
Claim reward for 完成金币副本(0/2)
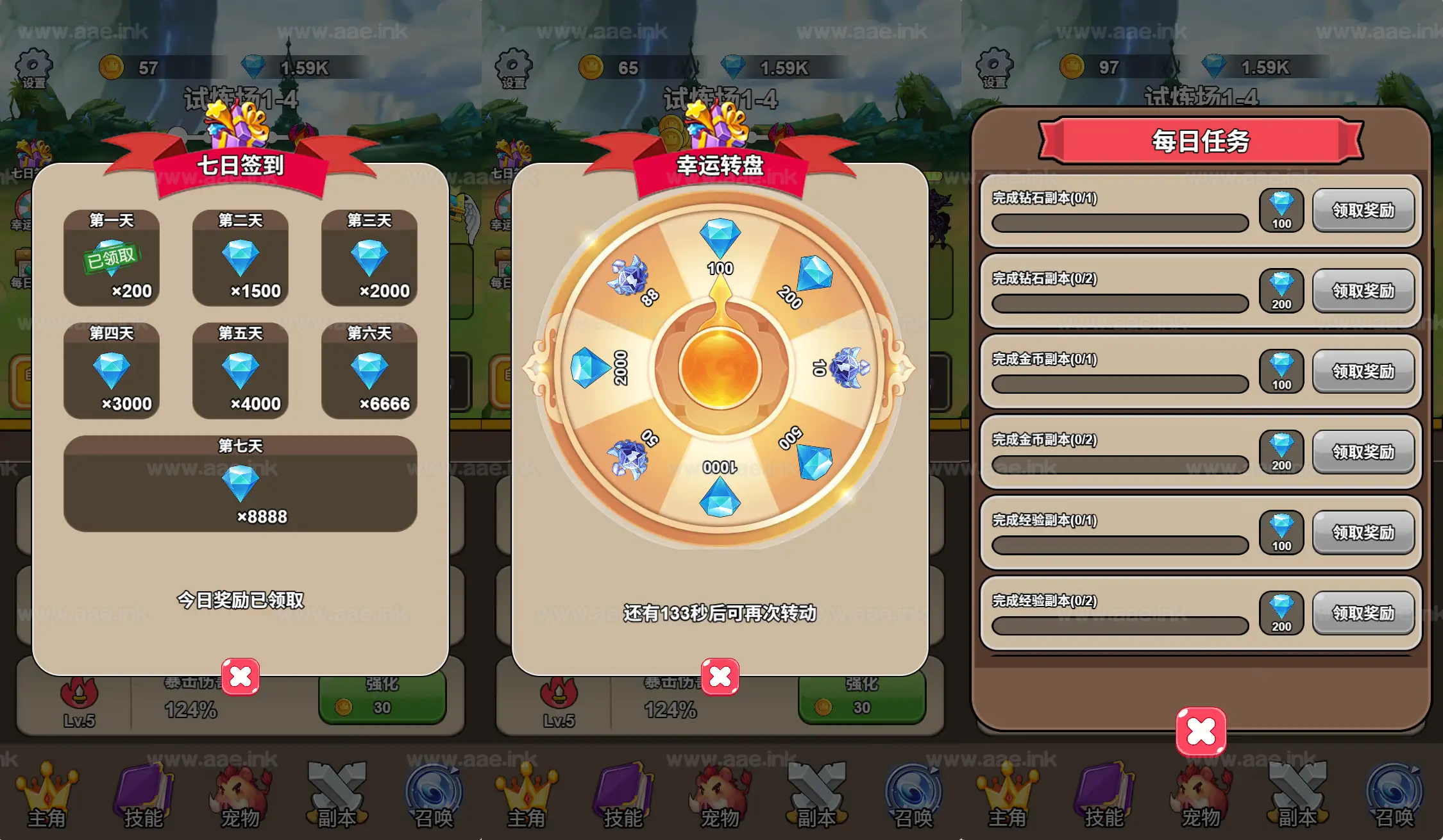point(1363,452)
